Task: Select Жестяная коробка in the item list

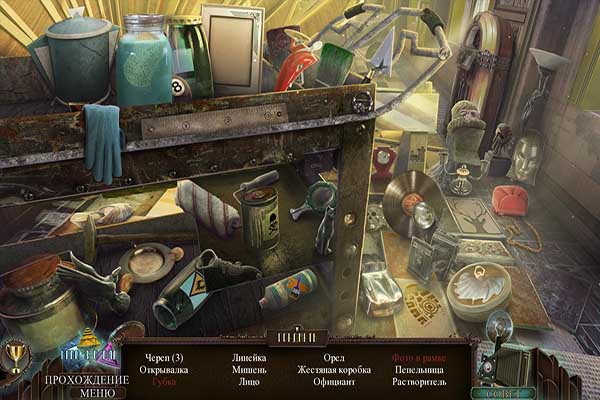Action: 334,370
